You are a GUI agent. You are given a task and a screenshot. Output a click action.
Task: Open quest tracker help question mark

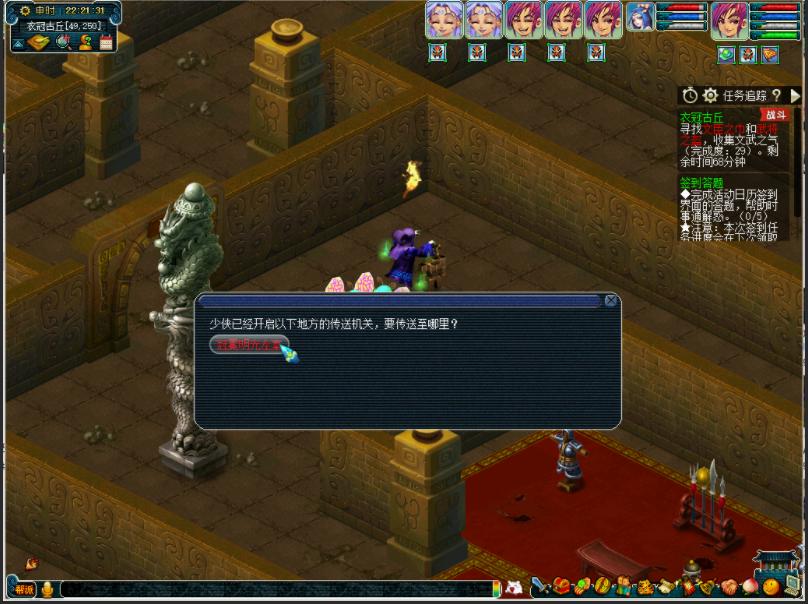(x=776, y=95)
